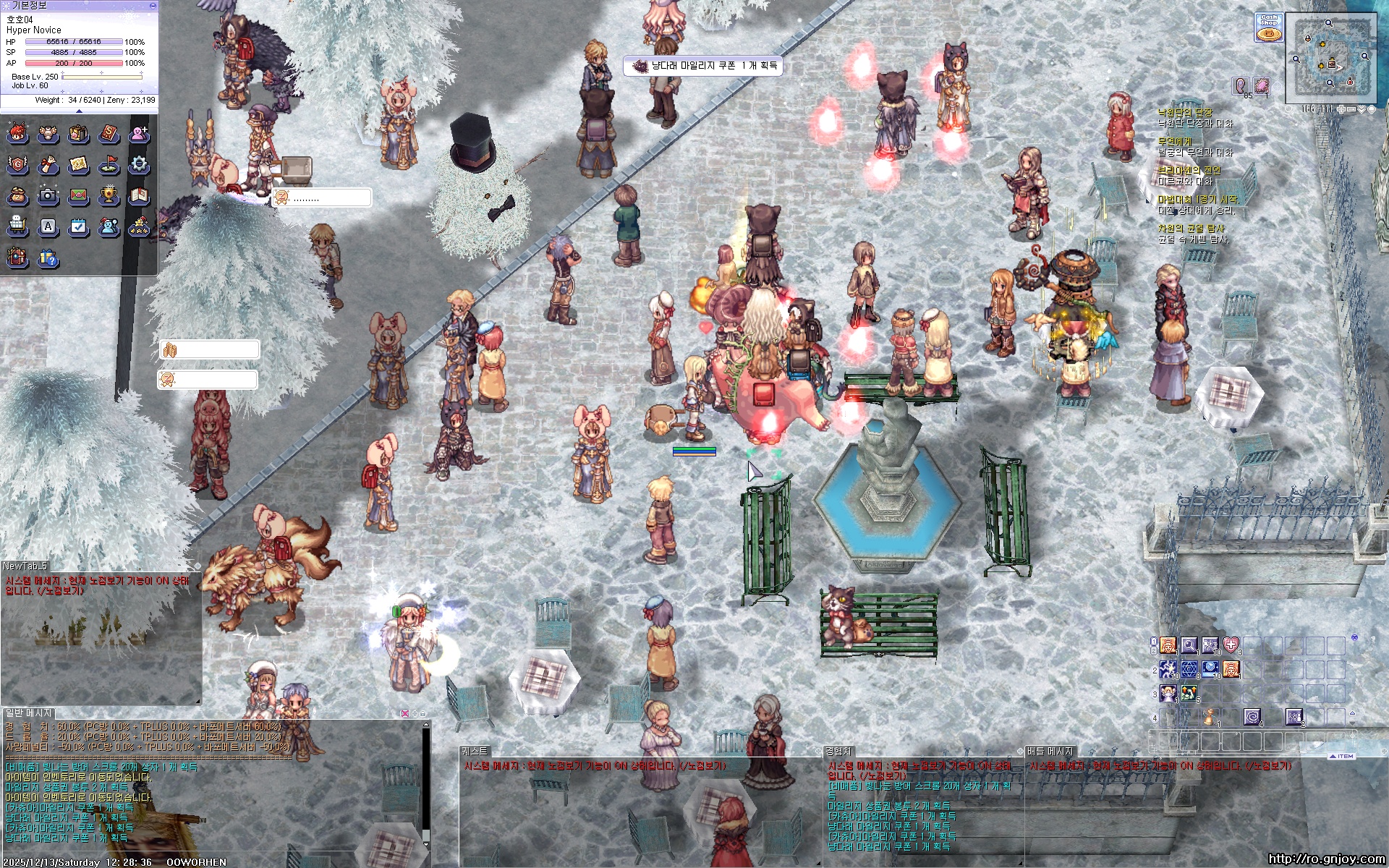Viewport: 1389px width, 868px height.
Task: Close the skill hotbar with the X button
Action: click(x=1354, y=637)
